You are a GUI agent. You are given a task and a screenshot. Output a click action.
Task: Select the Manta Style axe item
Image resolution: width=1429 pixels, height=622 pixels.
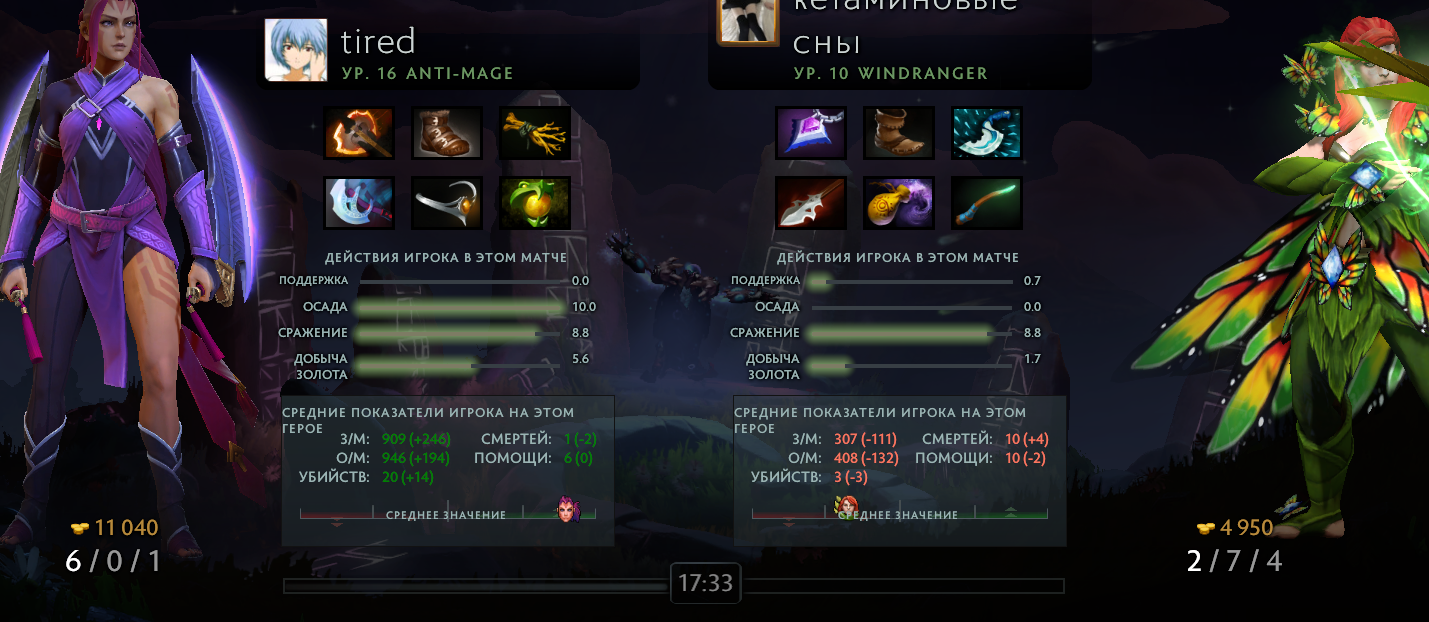[x=359, y=203]
